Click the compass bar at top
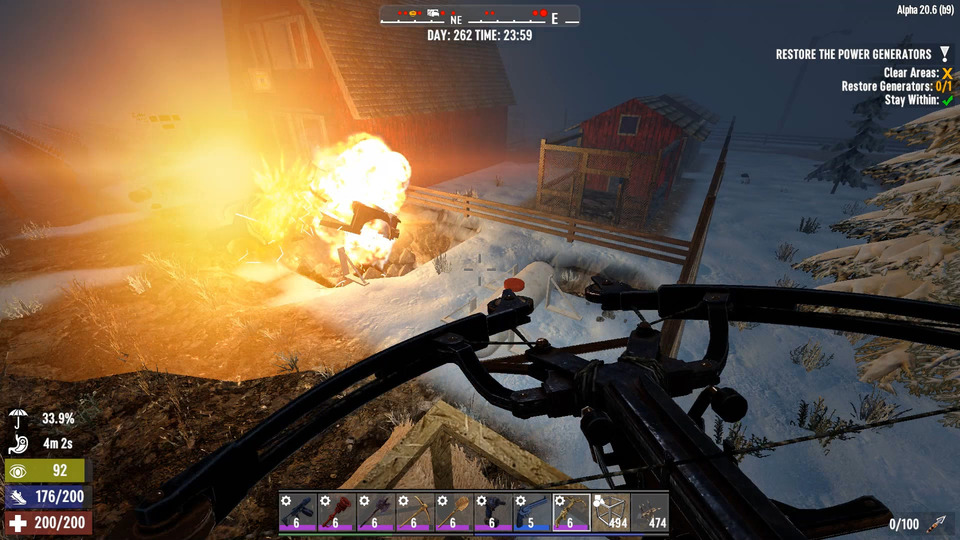 [x=480, y=17]
